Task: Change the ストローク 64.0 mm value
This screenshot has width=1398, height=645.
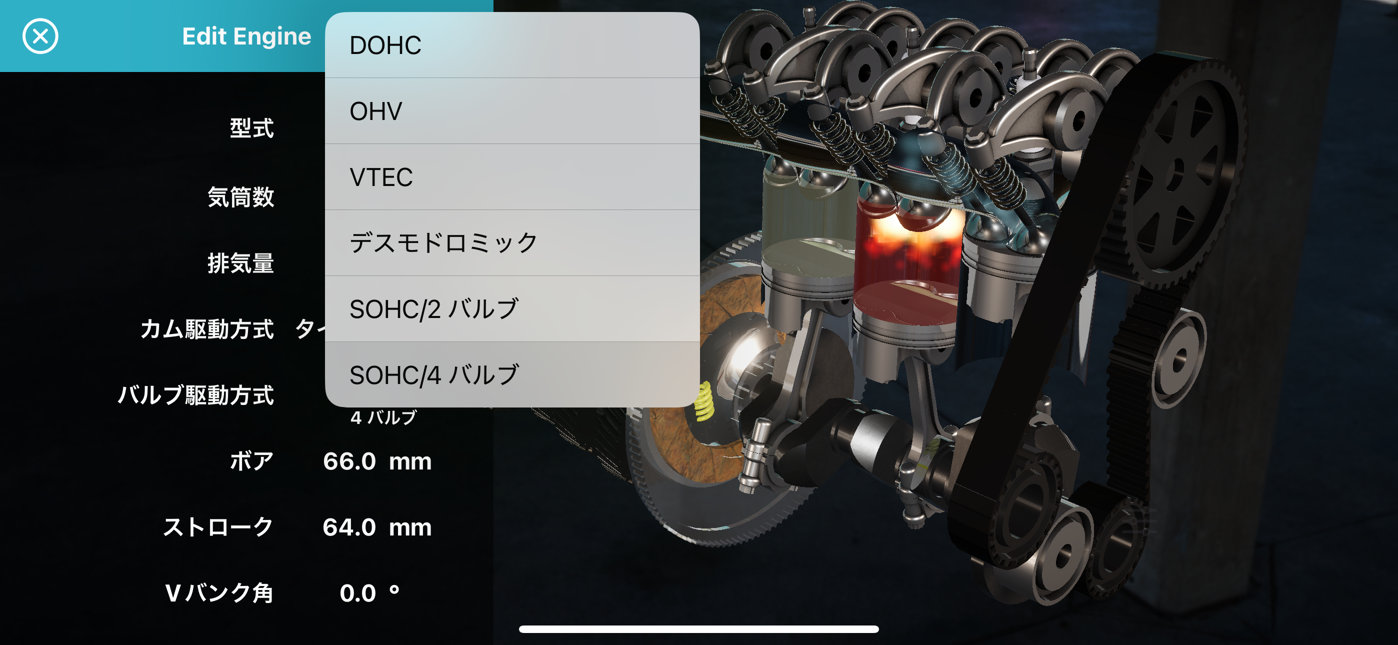Action: pos(376,528)
